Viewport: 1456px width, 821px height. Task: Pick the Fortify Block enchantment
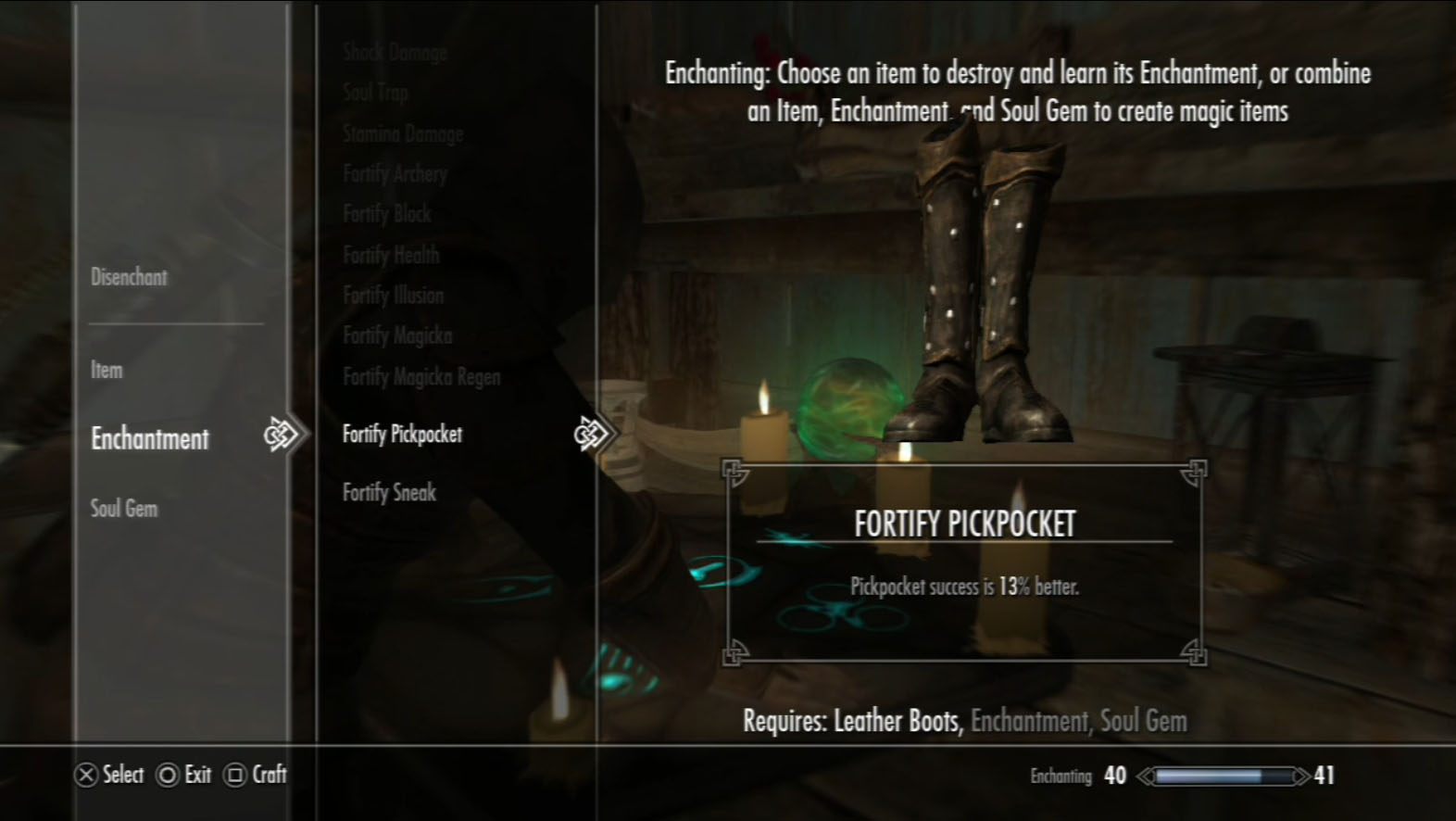point(387,214)
